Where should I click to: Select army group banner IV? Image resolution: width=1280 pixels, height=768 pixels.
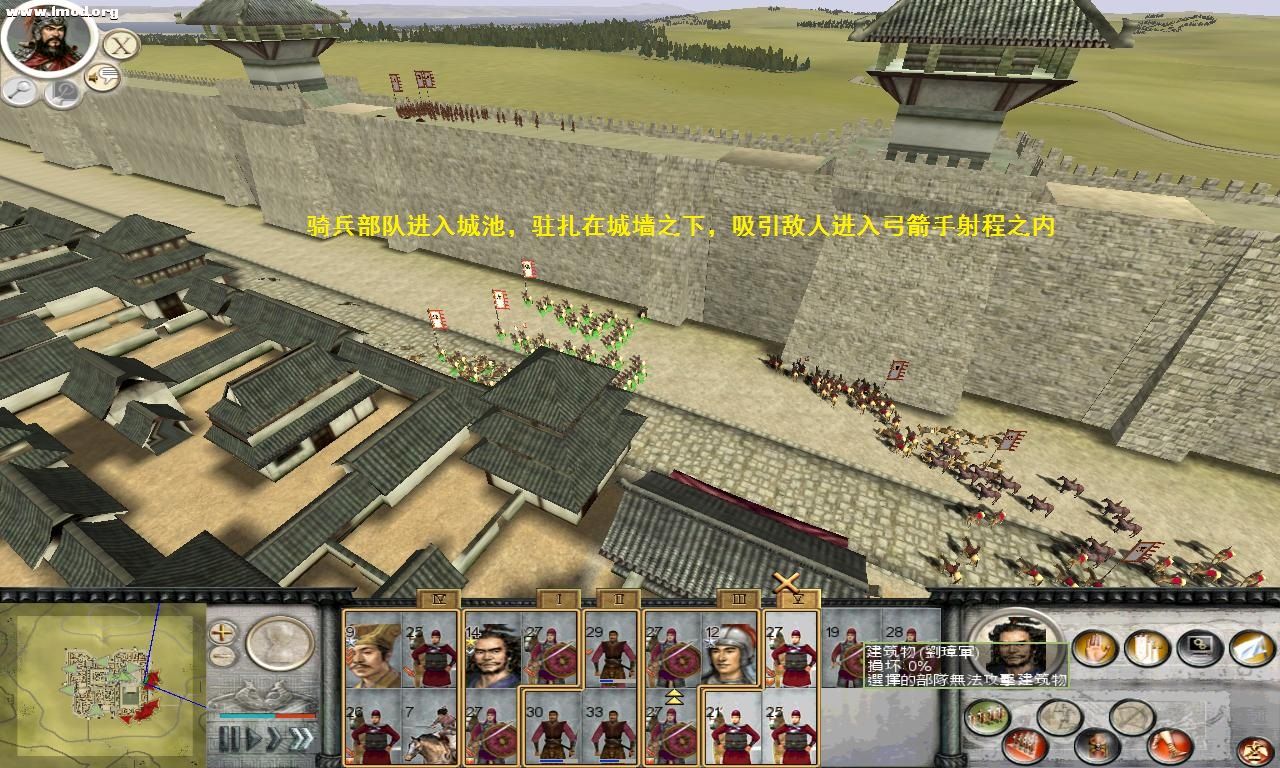click(x=438, y=597)
